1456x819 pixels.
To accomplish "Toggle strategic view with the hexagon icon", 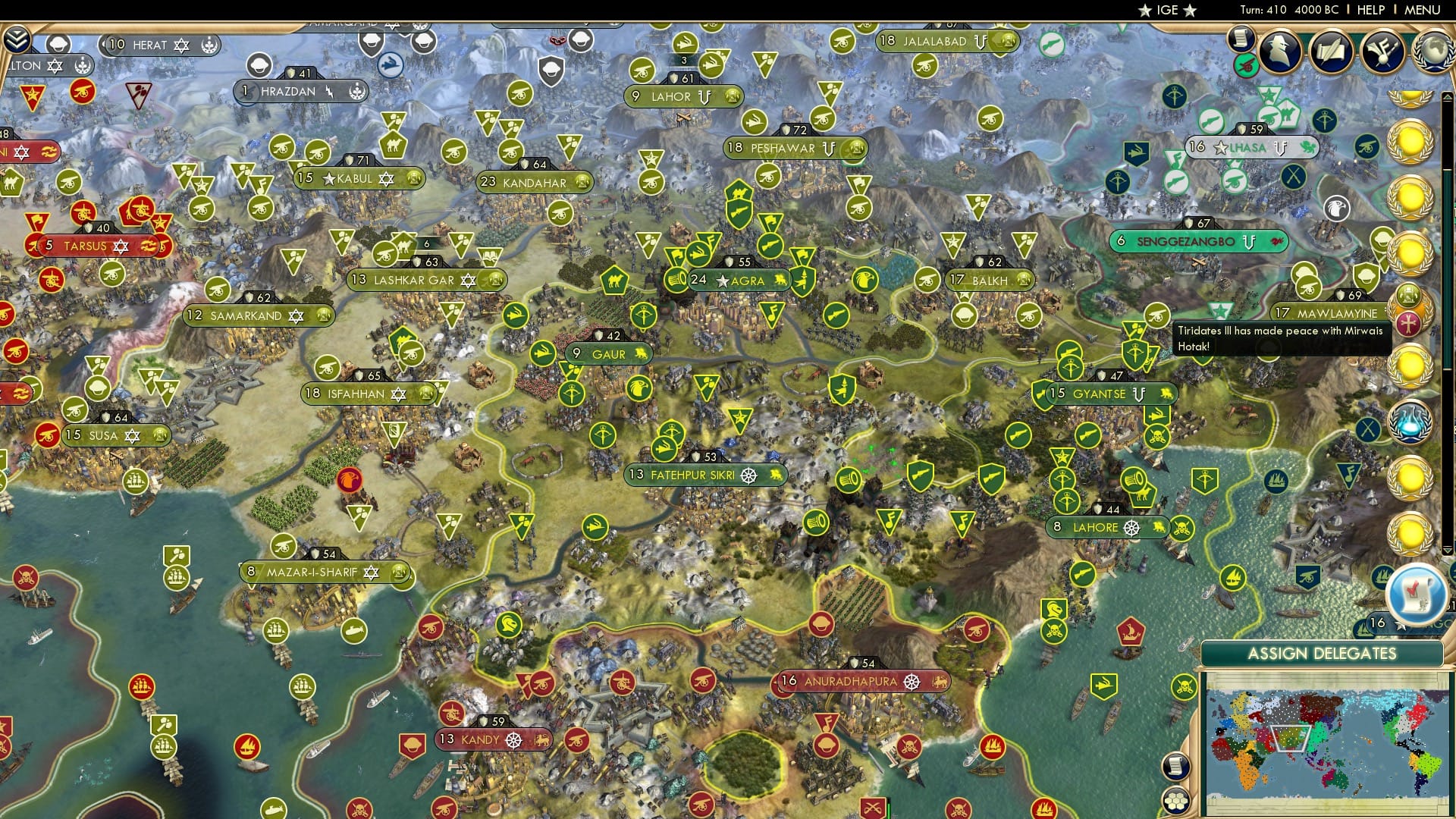I will 1177,801.
